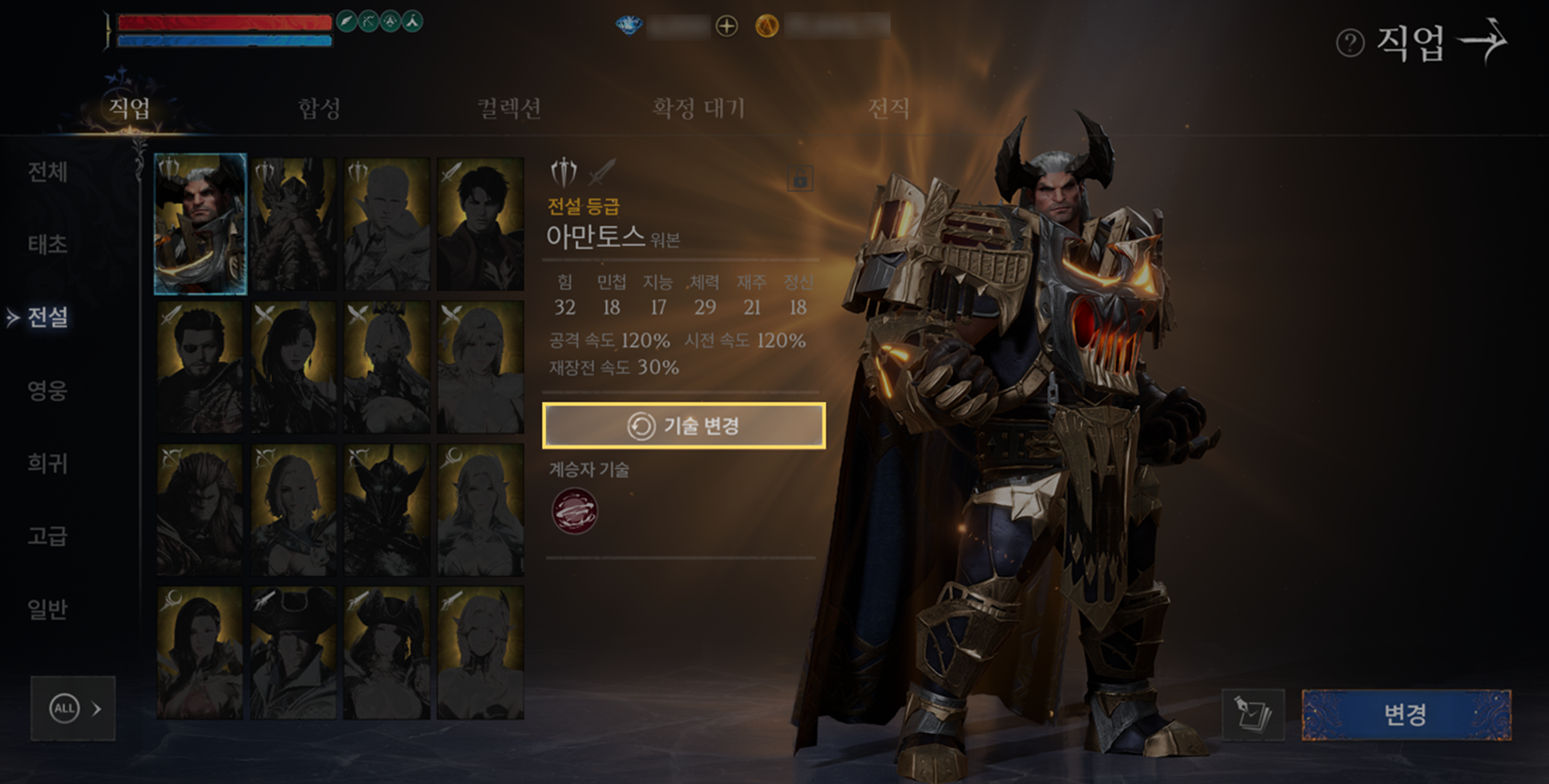Open the card notes icon beside 변경
Viewport: 1549px width, 784px height.
click(x=1252, y=714)
